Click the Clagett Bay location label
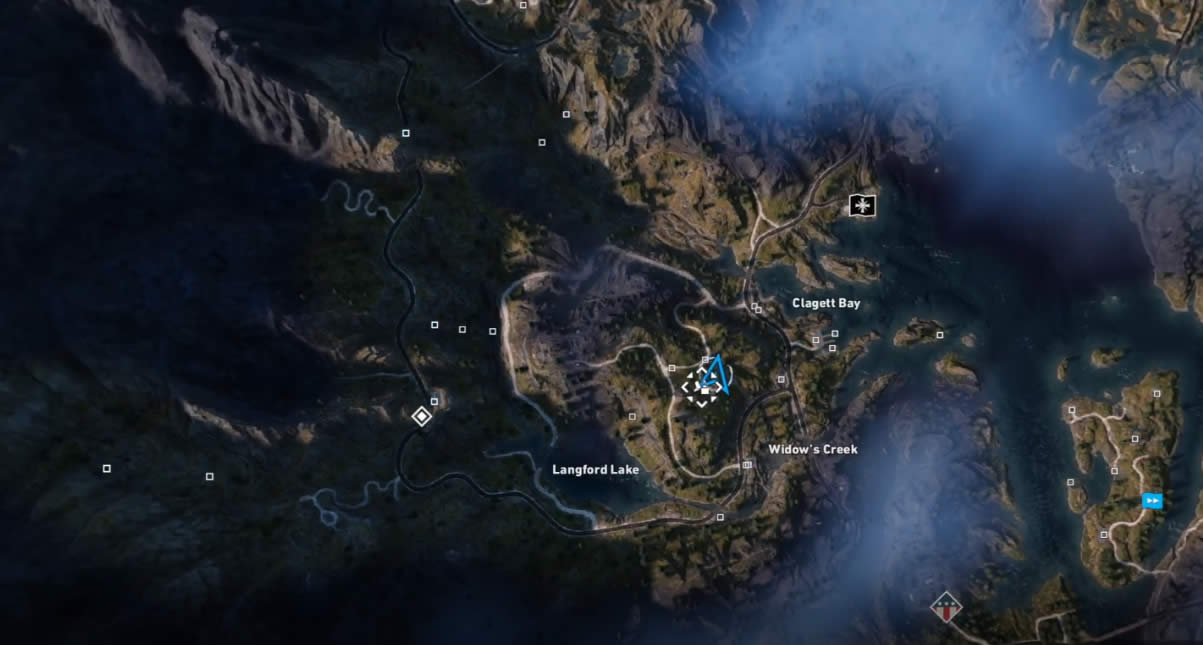The height and width of the screenshot is (645, 1203). coord(826,303)
